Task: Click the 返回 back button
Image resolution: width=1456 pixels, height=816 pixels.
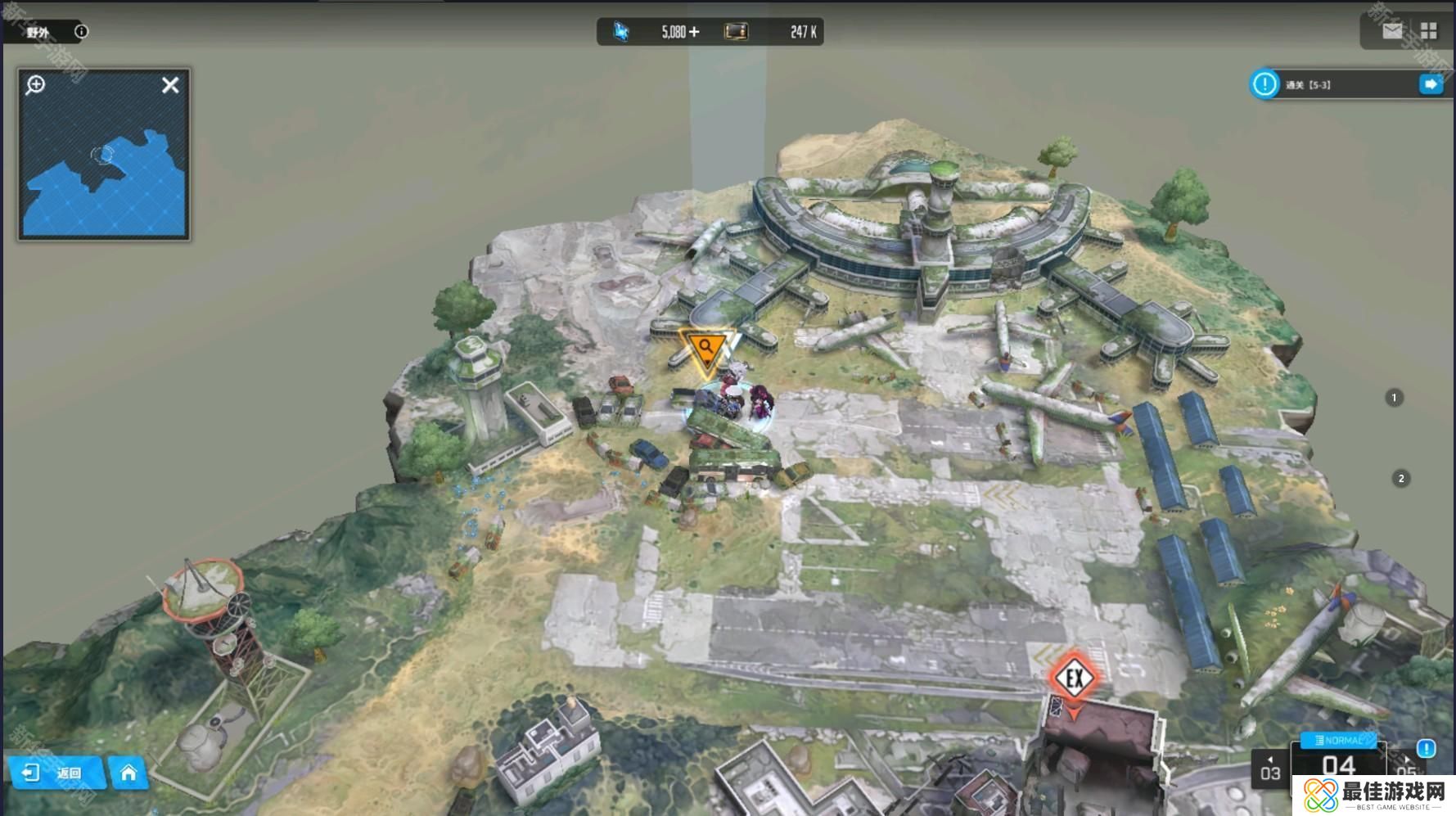Action: pos(56,773)
